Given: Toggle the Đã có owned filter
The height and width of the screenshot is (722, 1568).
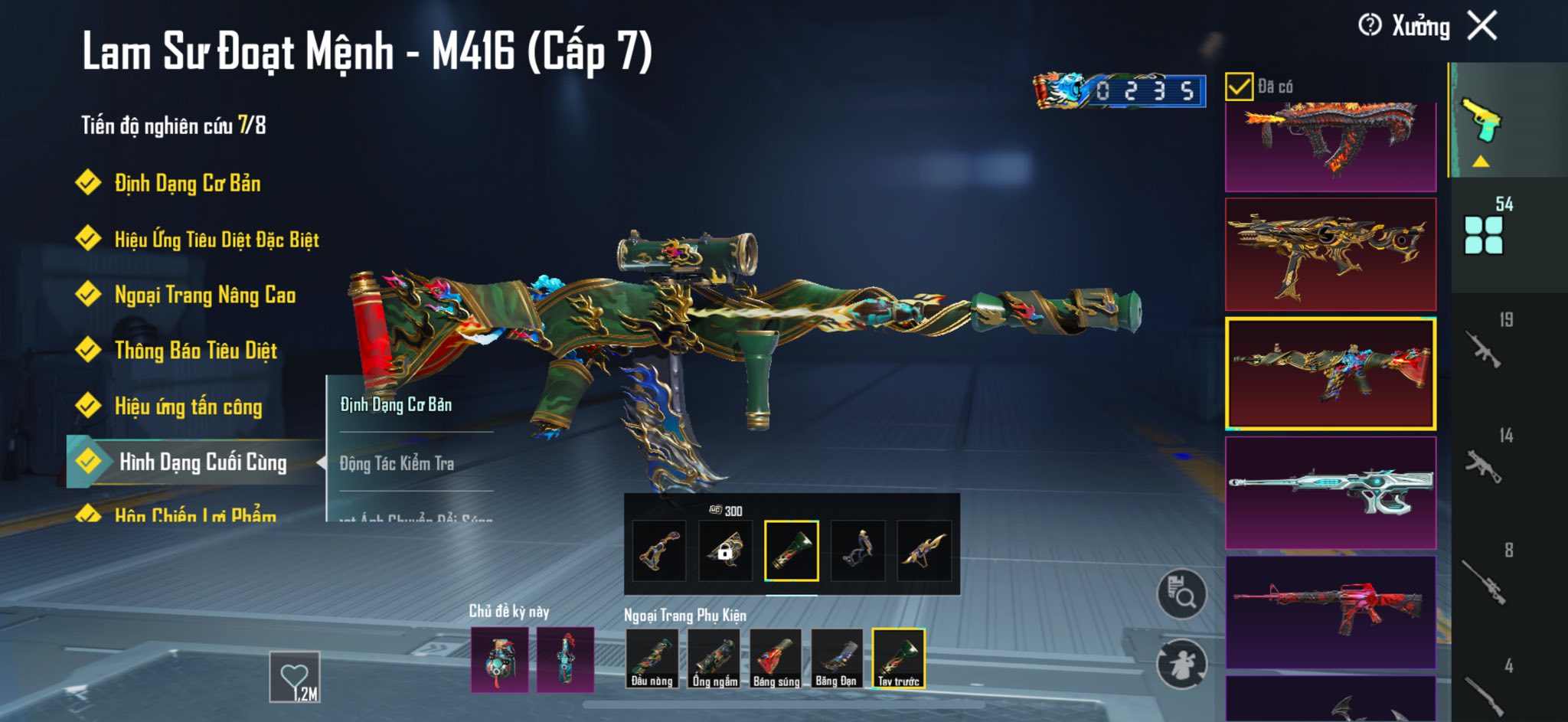Looking at the screenshot, I should (1239, 87).
